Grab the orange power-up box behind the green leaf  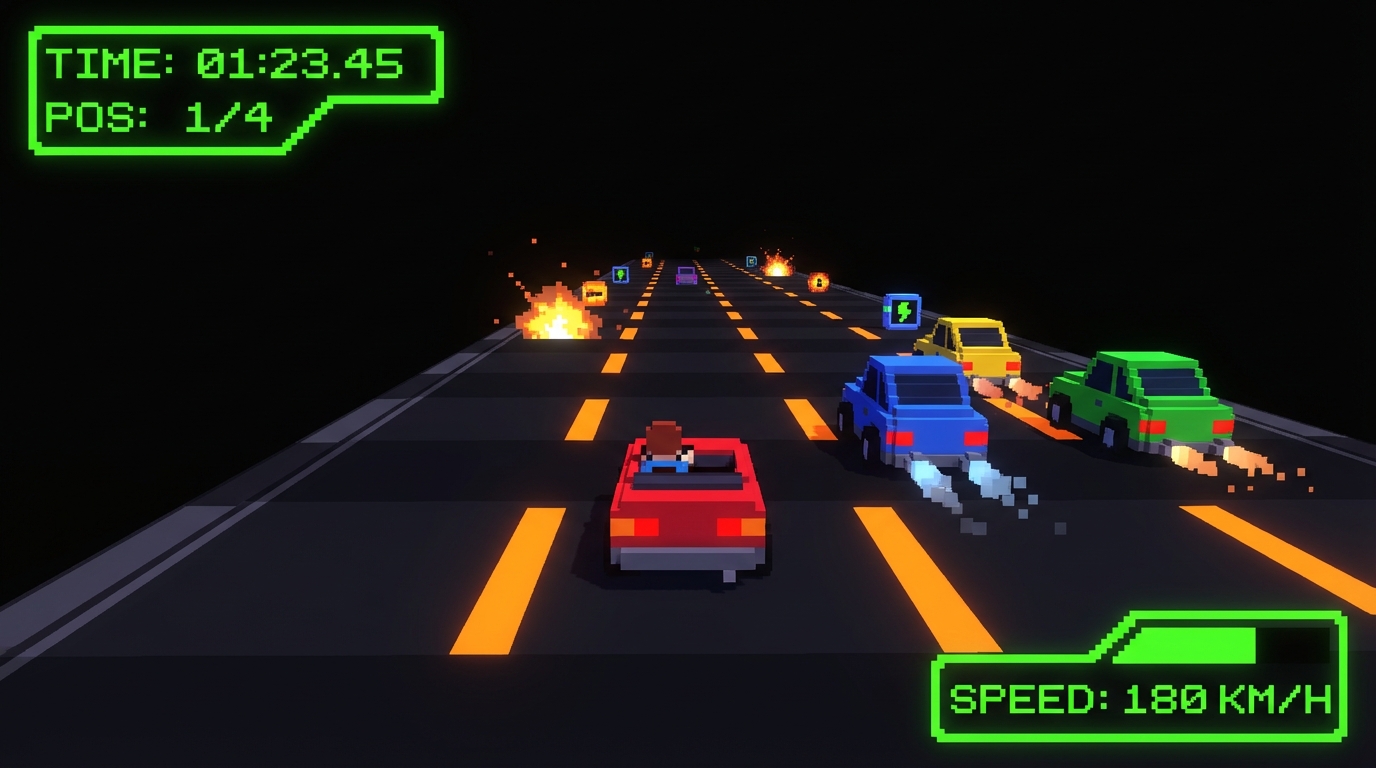[x=646, y=262]
